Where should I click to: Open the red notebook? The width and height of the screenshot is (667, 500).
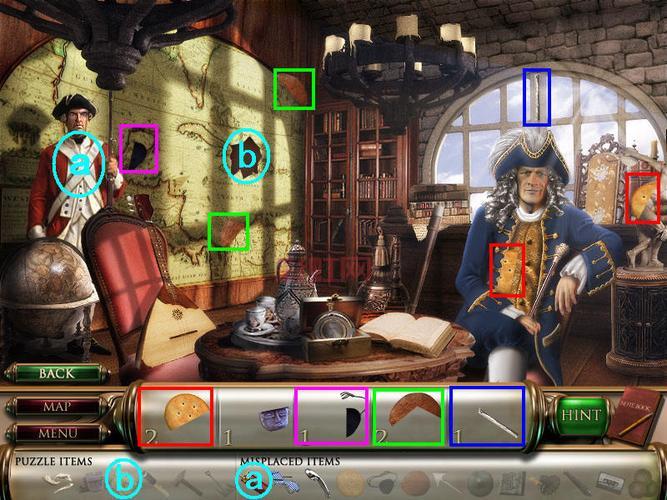pyautogui.click(x=633, y=413)
